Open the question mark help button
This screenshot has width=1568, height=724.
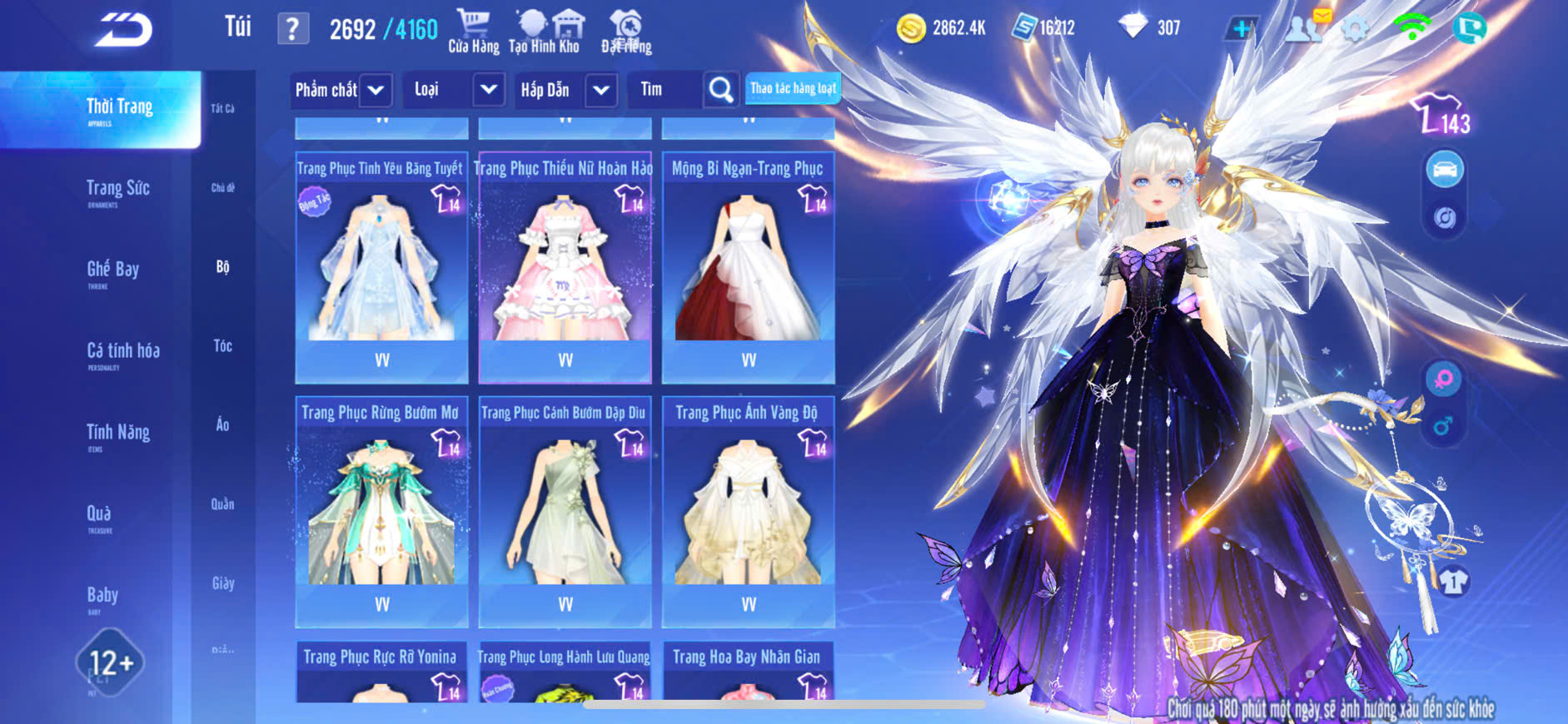click(x=292, y=29)
